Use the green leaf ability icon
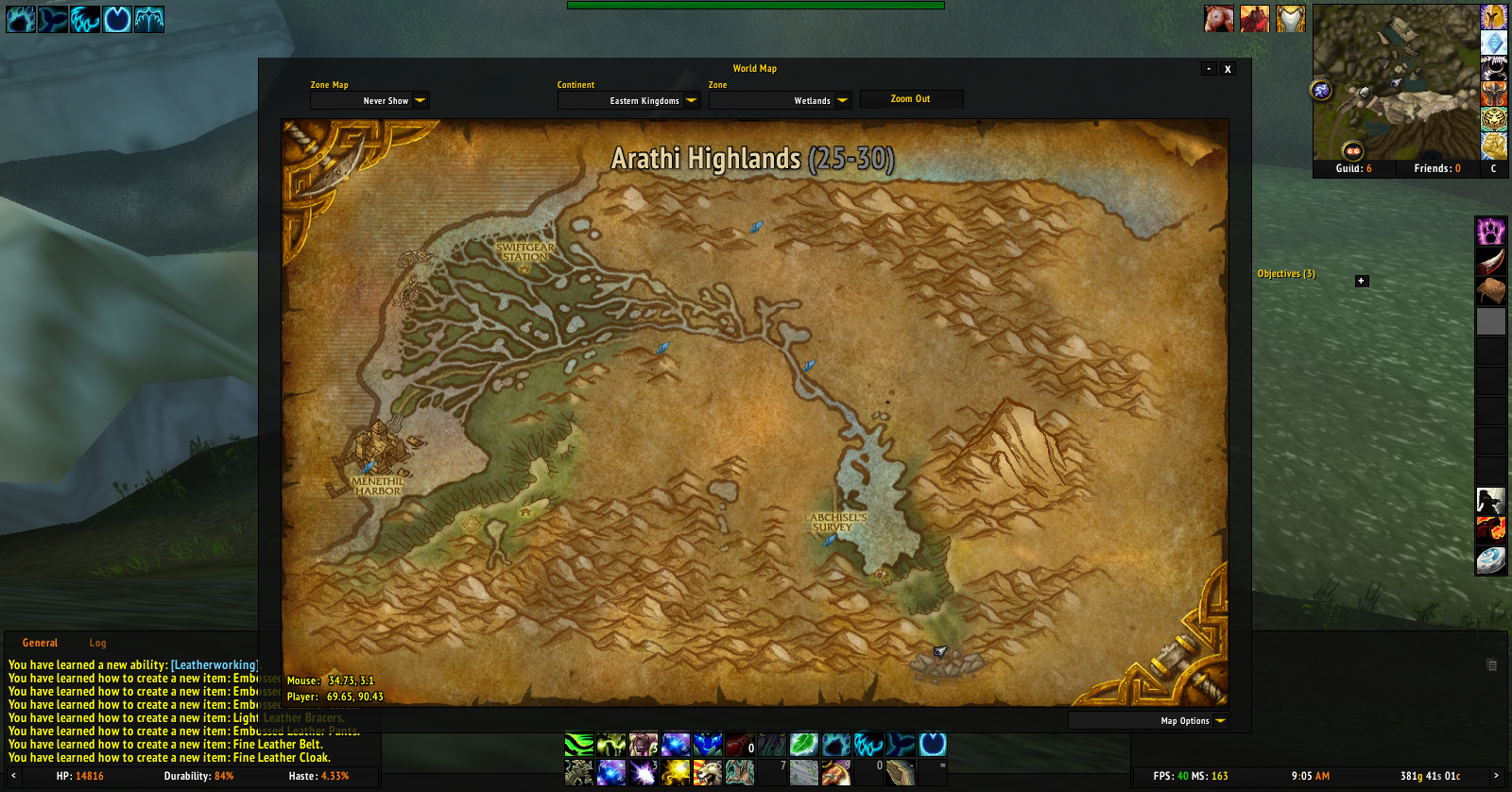1512x792 pixels. coord(803,745)
